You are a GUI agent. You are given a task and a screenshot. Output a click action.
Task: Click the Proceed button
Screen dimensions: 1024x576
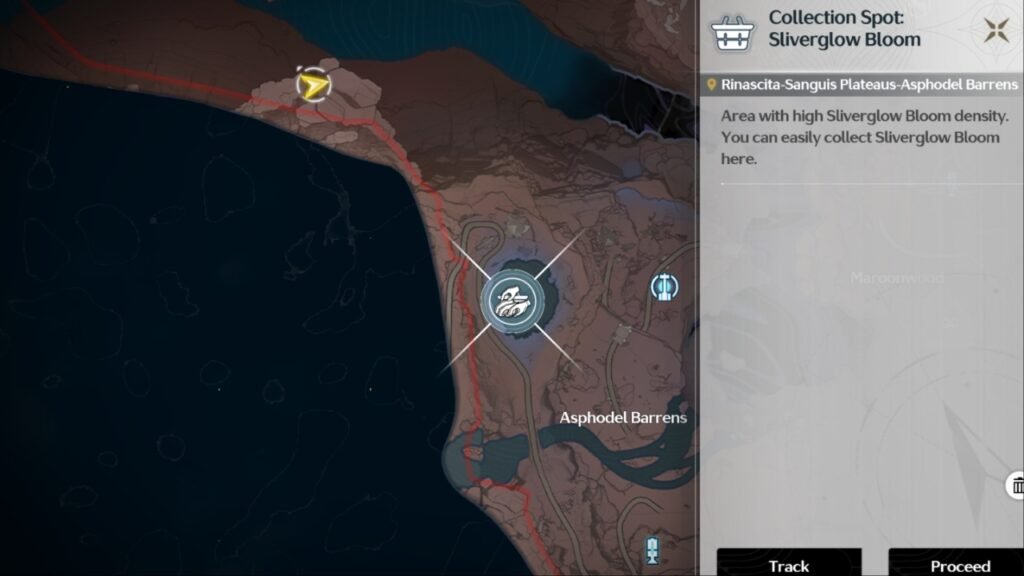click(x=960, y=565)
